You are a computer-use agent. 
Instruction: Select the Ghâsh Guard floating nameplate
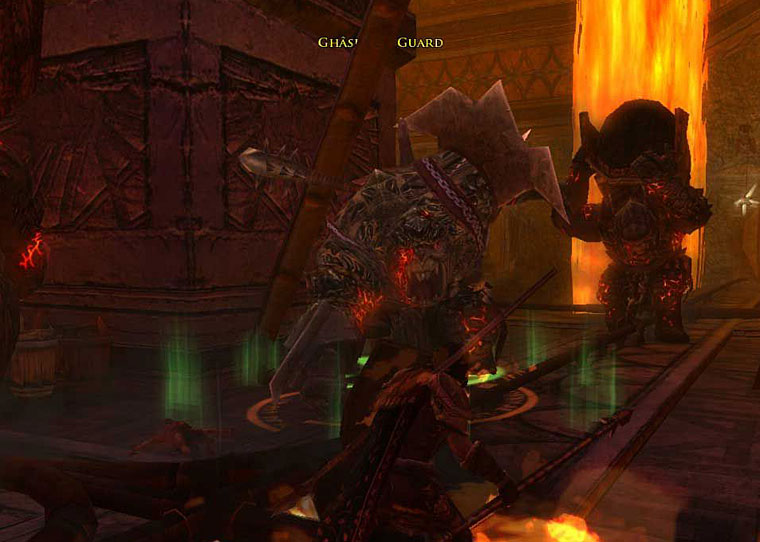(380, 43)
